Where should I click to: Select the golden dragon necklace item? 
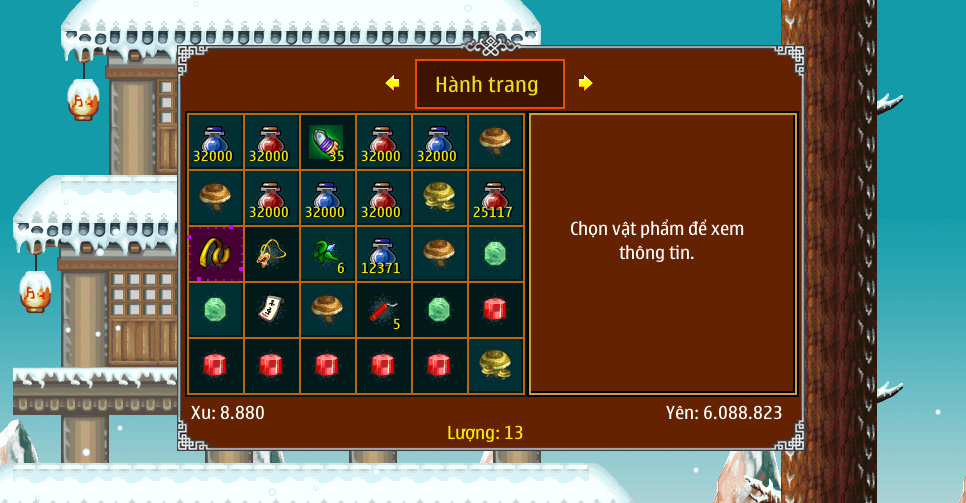click(x=272, y=254)
